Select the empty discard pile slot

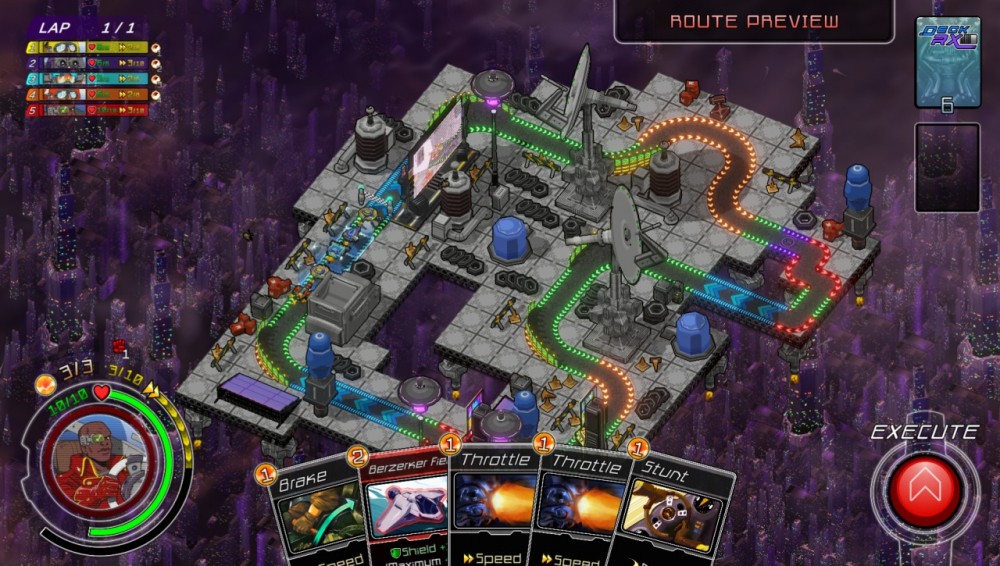[x=946, y=167]
